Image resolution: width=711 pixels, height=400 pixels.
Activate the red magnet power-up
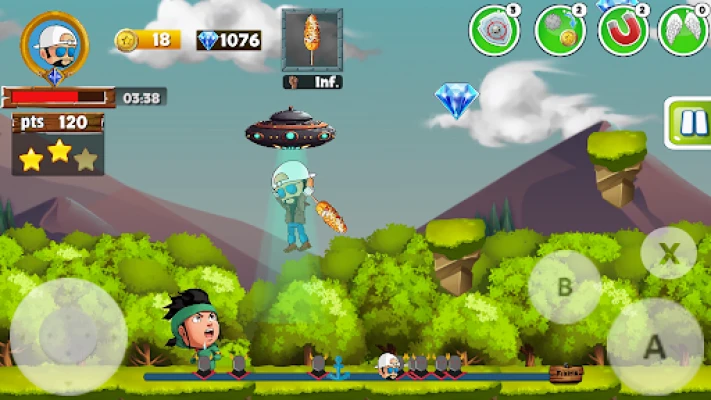coord(623,31)
